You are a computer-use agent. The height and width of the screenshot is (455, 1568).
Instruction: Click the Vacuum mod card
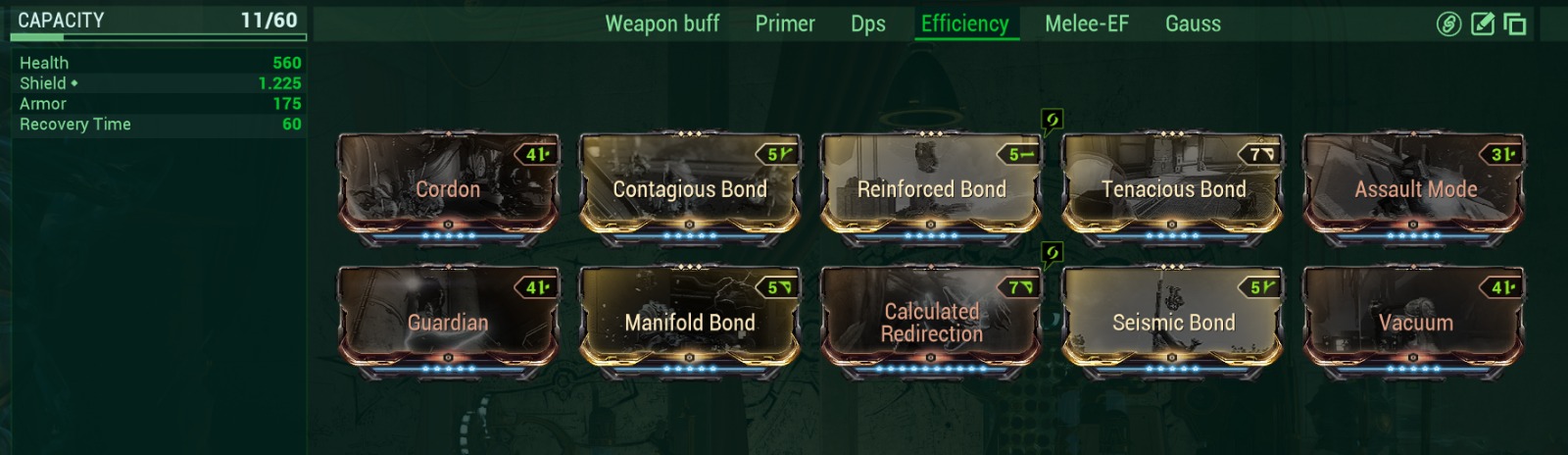click(1415, 322)
